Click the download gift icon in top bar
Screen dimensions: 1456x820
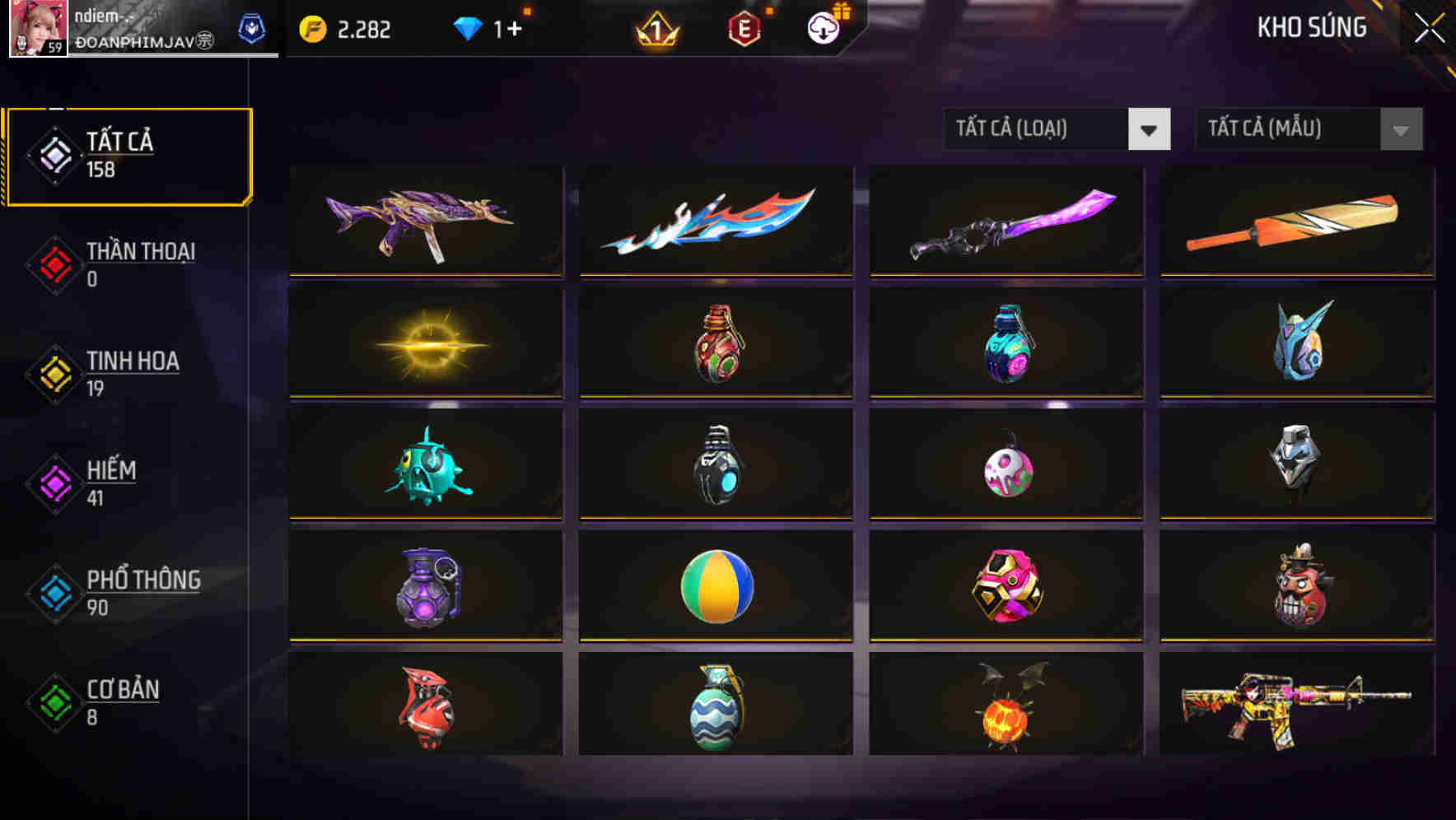point(824,29)
